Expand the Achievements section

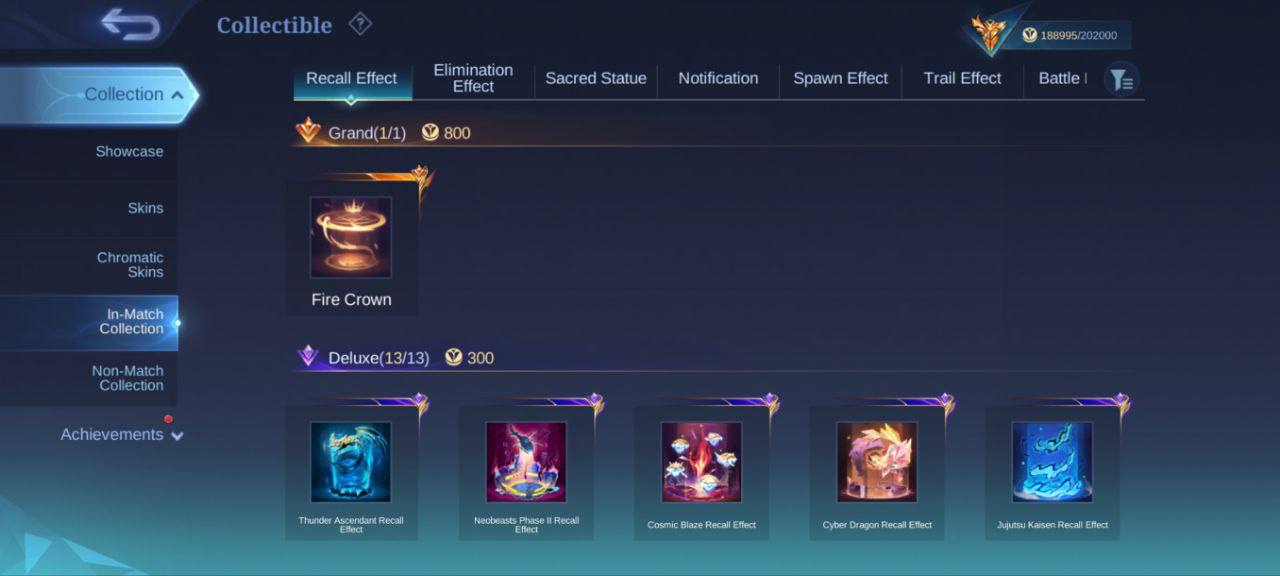pos(121,434)
